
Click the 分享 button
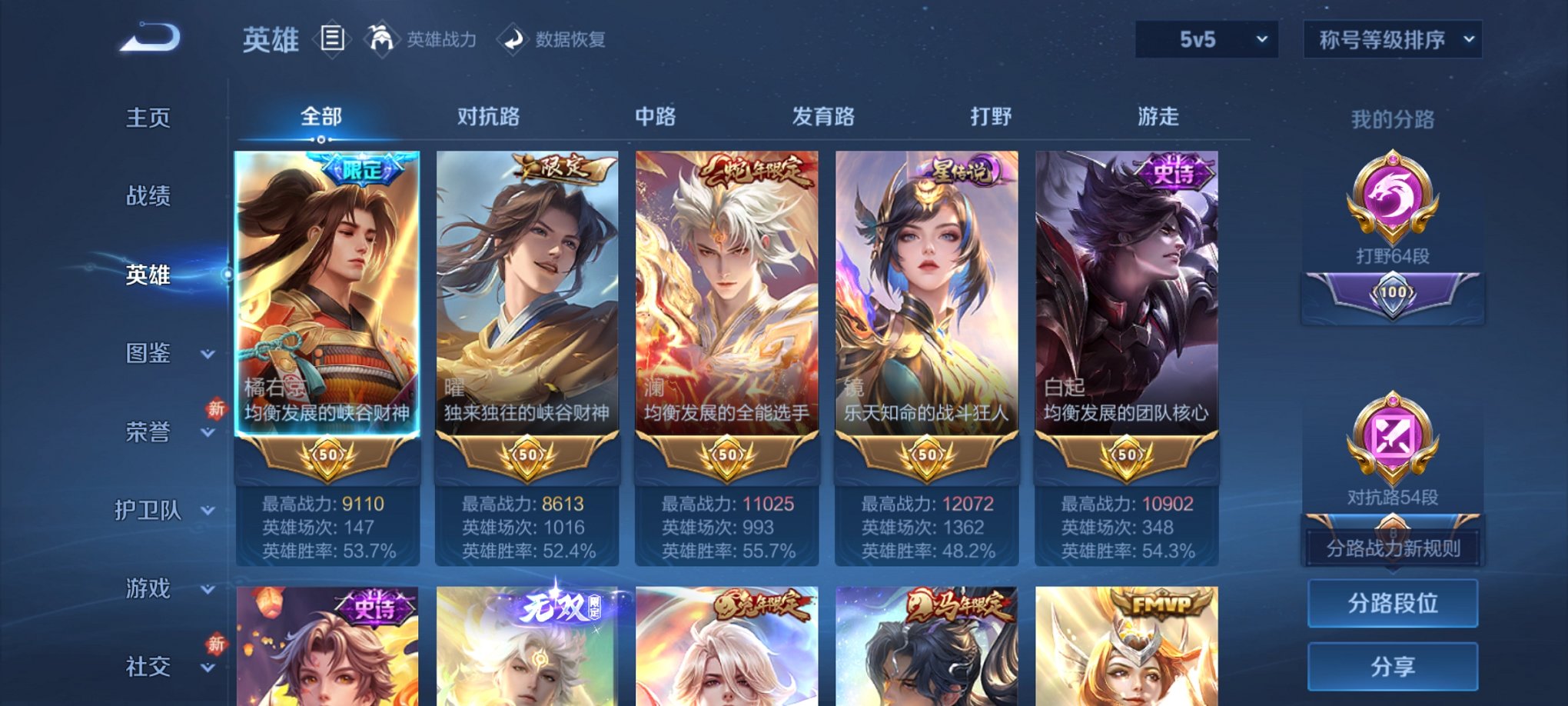pos(1393,666)
